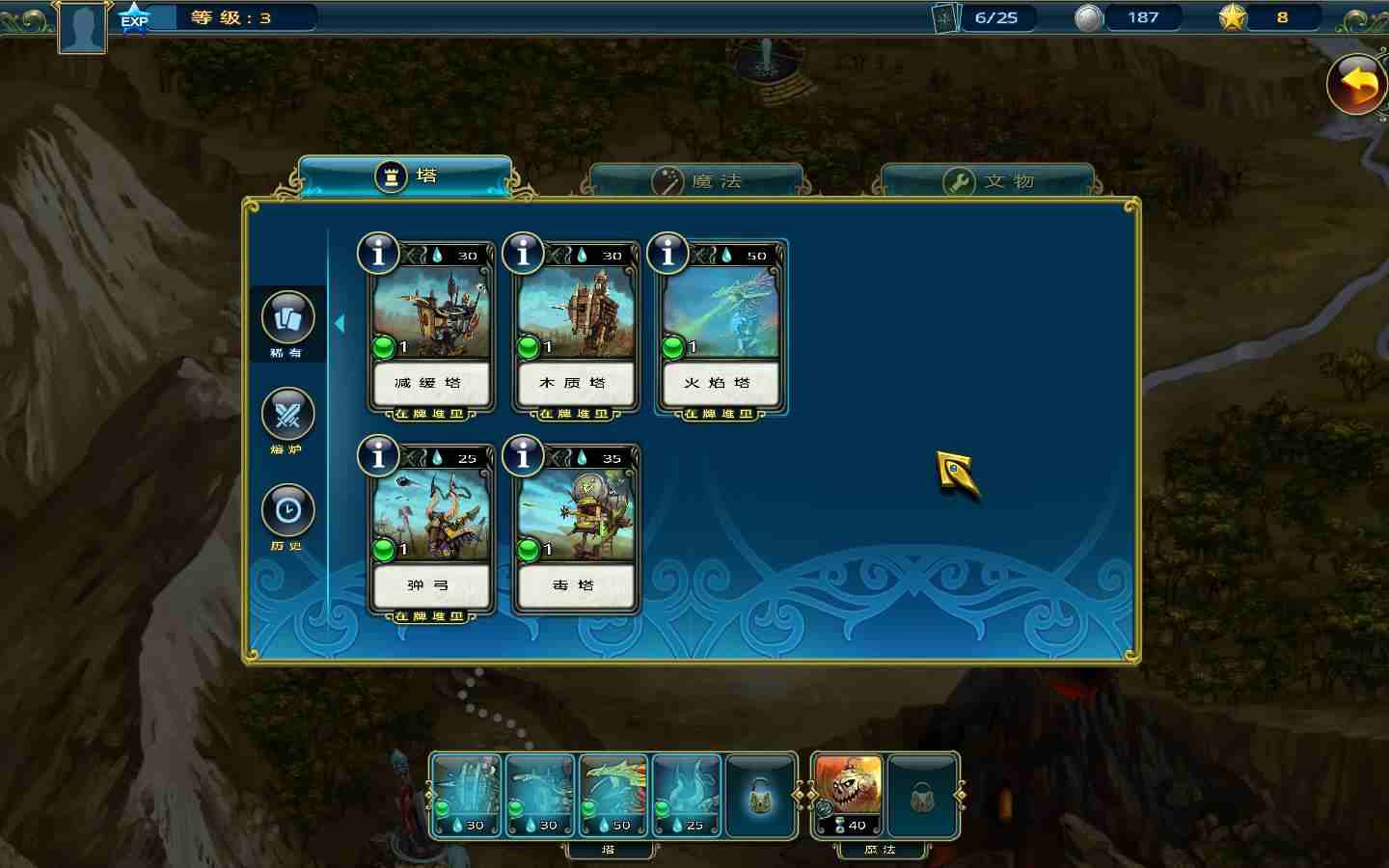Open info on the 毒塔 card
Viewport: 1389px width, 868px height.
(523, 456)
